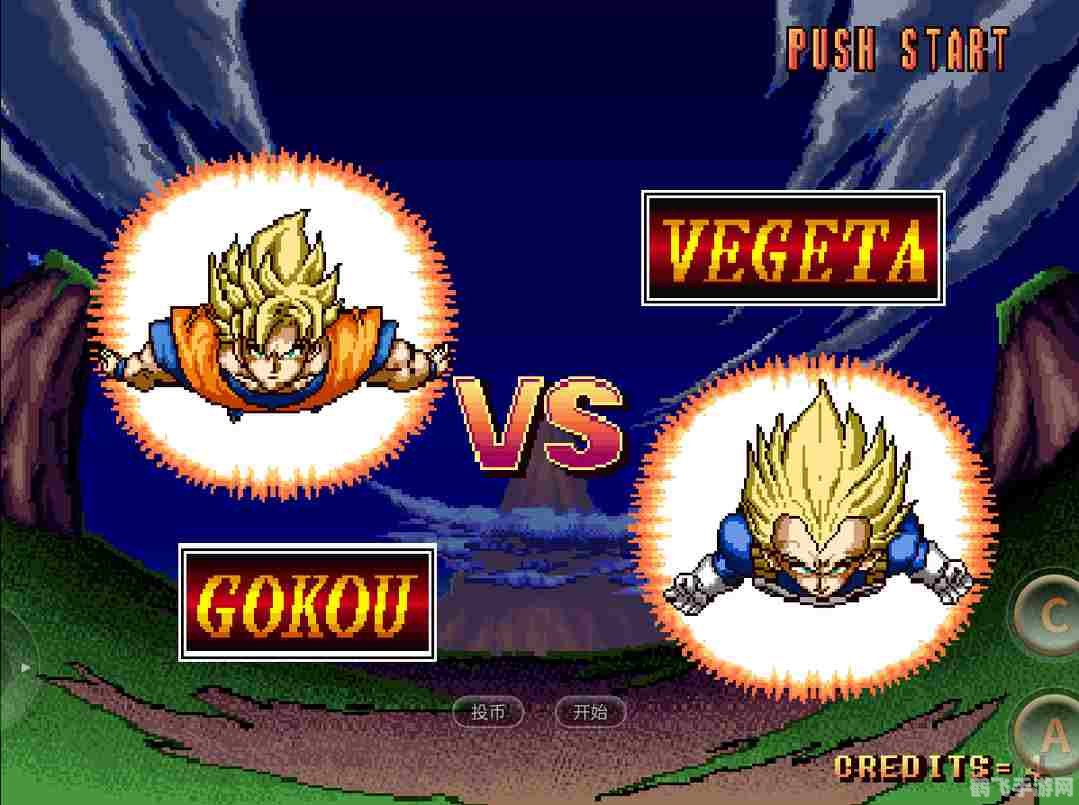The height and width of the screenshot is (805, 1079).
Task: Tap the round A action button
Action: 1053,738
